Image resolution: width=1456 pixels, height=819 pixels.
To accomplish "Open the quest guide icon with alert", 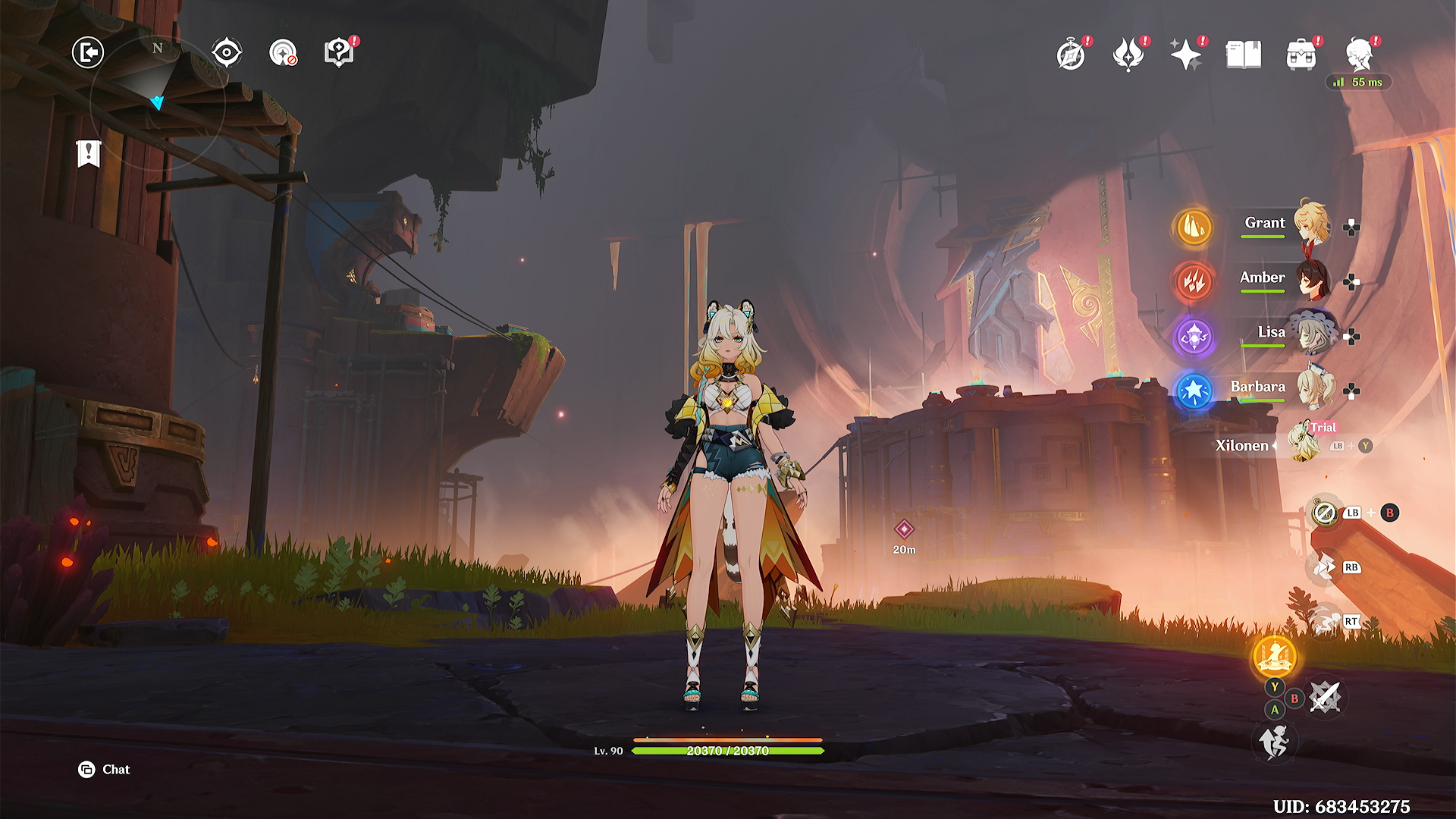I will click(x=339, y=52).
